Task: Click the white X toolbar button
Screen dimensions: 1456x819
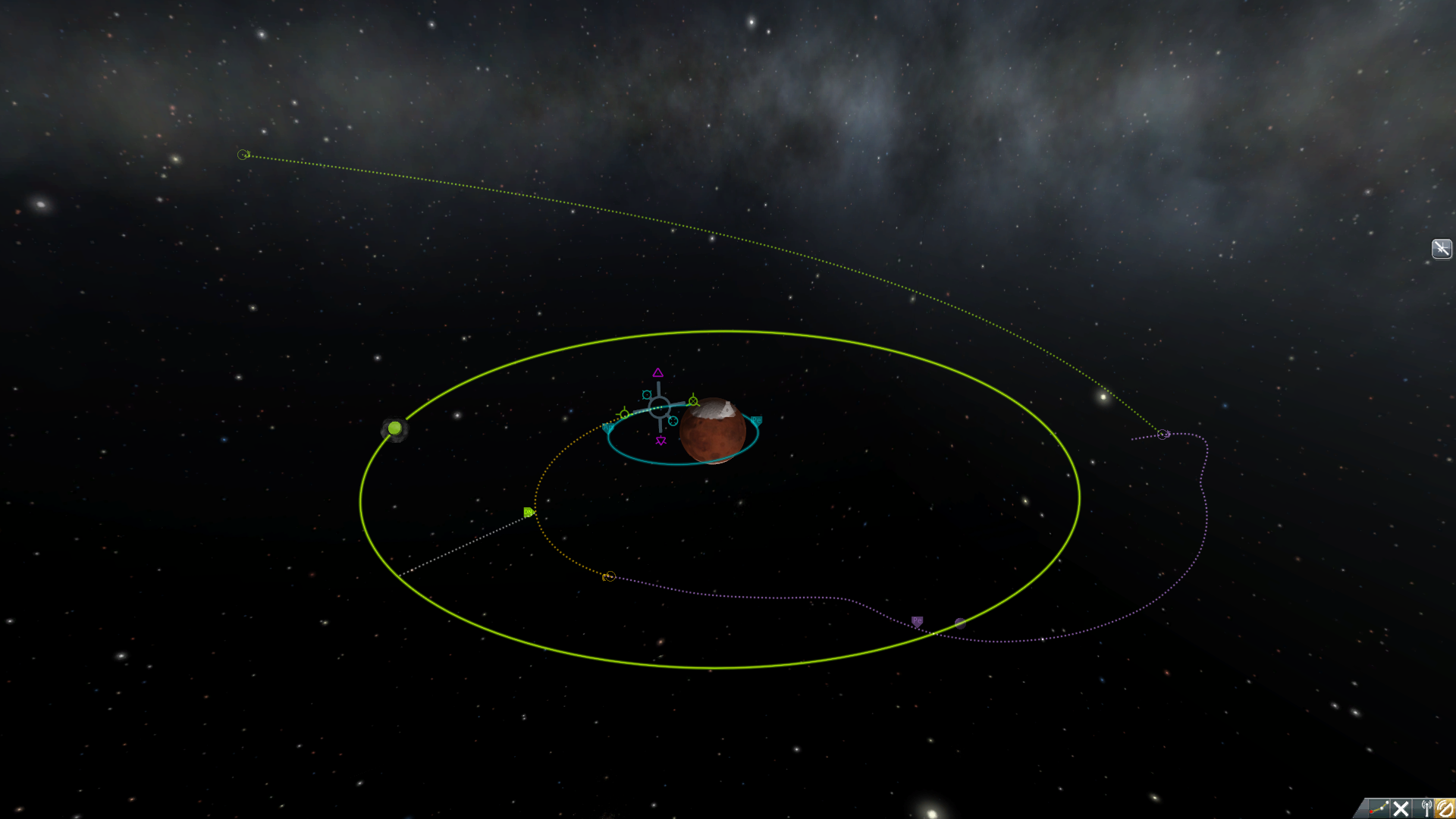Action: 1401,808
